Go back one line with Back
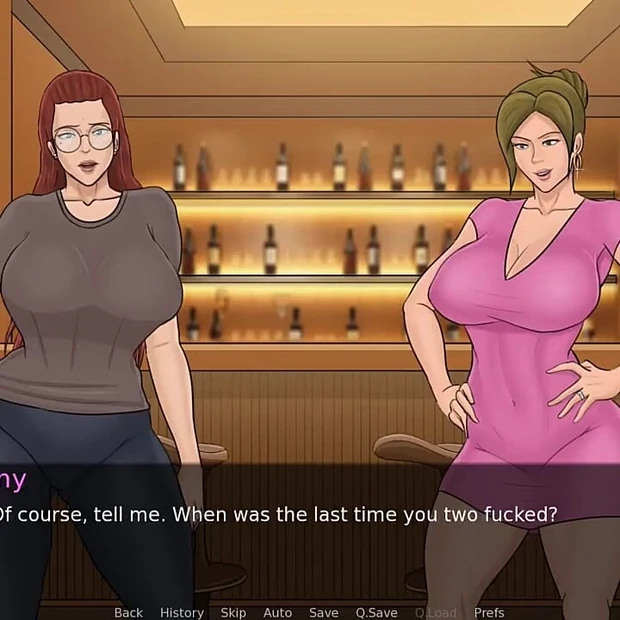 click(128, 612)
